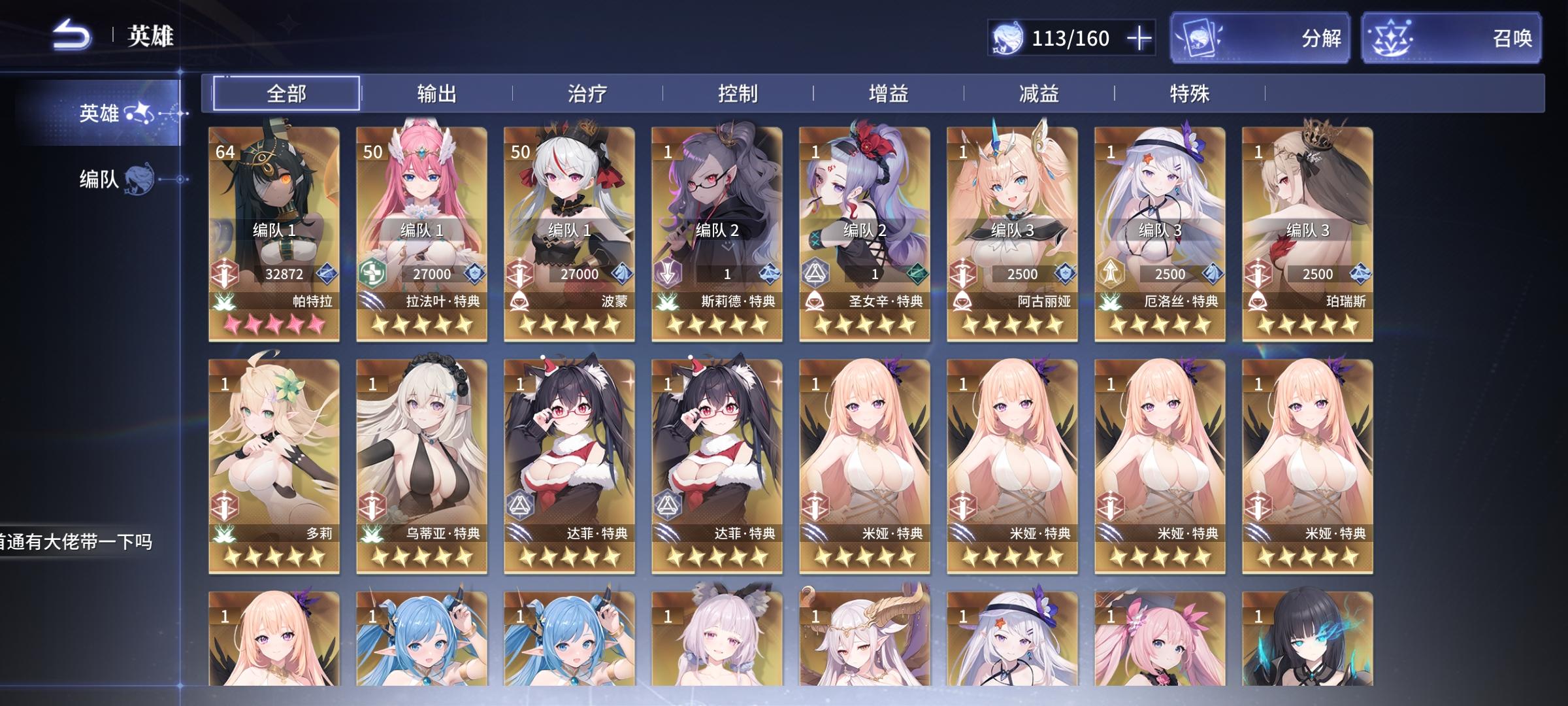
Task: Open the 增益 hero category
Action: click(890, 93)
